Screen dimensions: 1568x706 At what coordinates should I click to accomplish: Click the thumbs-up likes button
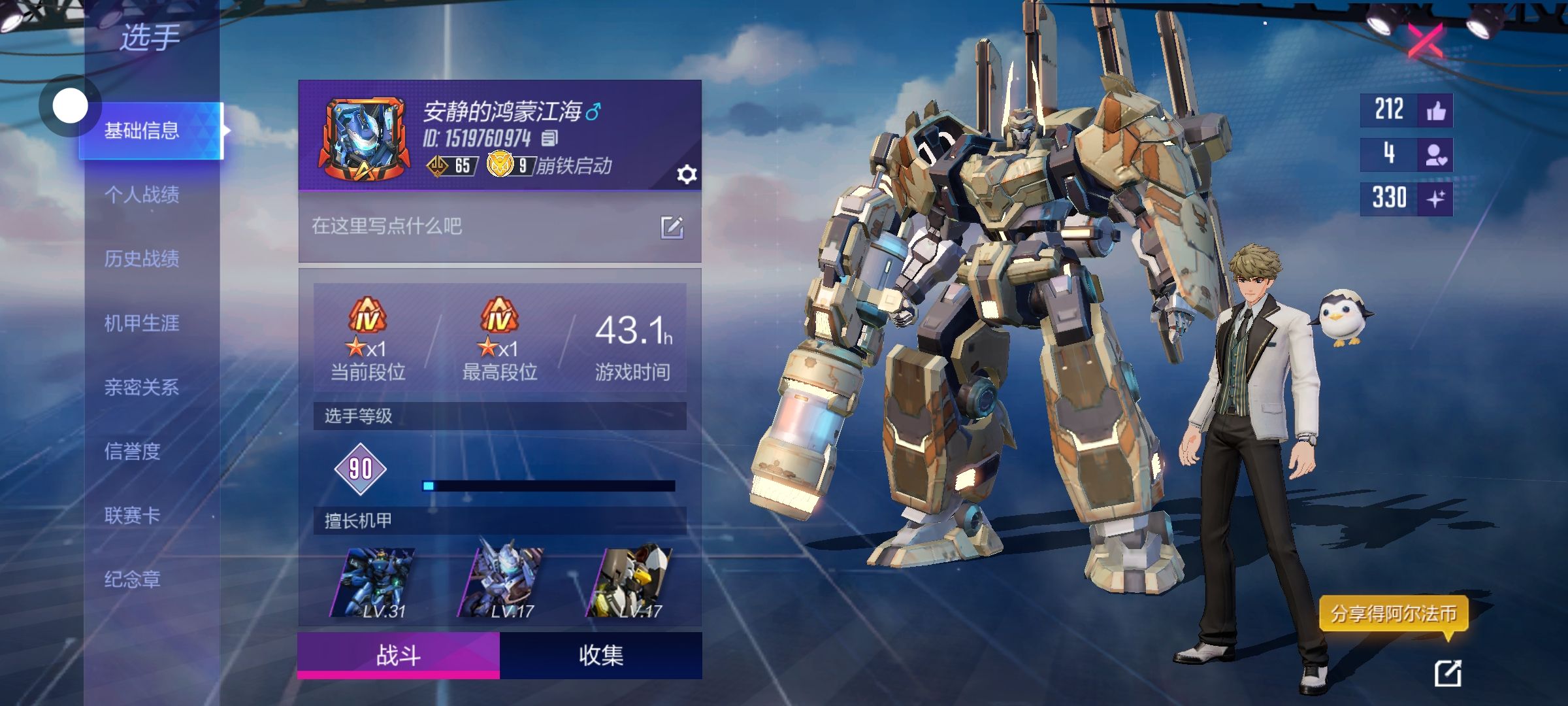1435,110
